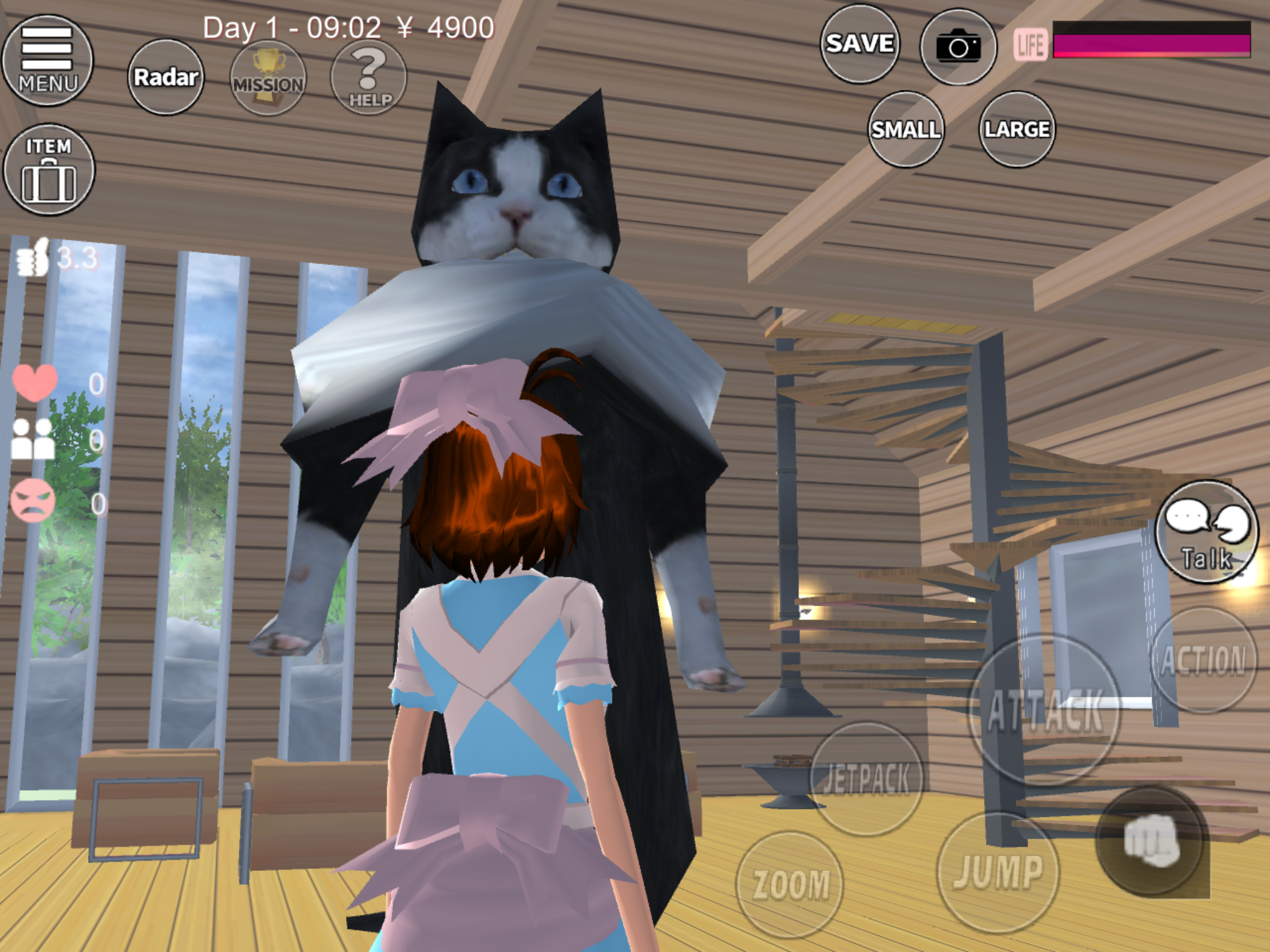Hit the ATTACK button

1046,710
